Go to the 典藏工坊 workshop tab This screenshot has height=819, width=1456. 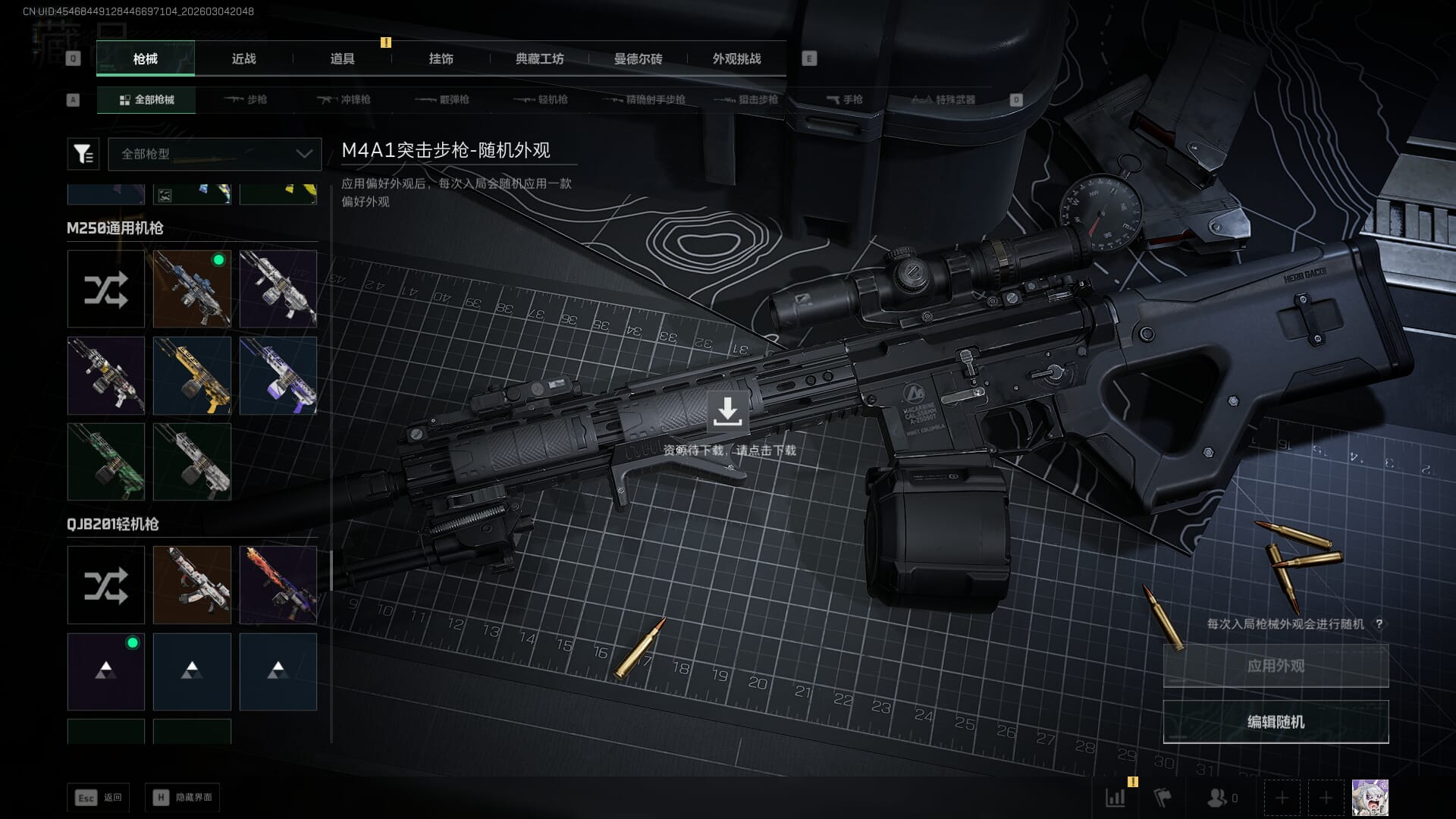539,58
